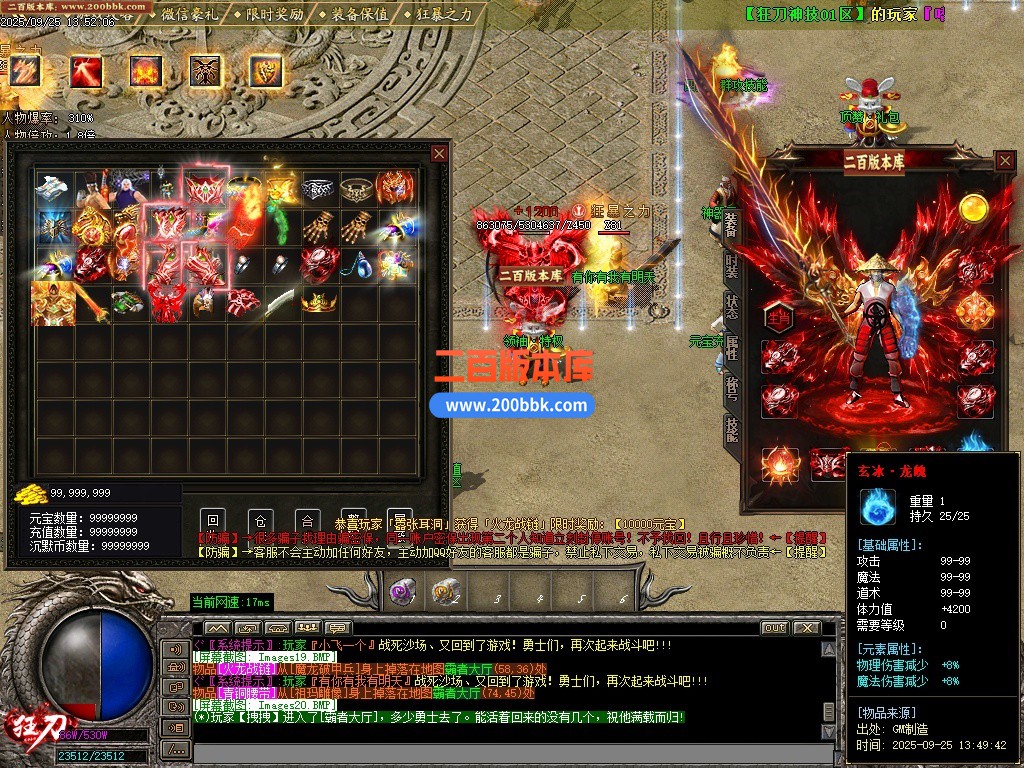The image size is (1024, 768).
Task: Click the 生肖 zodiac button
Action: click(x=779, y=316)
